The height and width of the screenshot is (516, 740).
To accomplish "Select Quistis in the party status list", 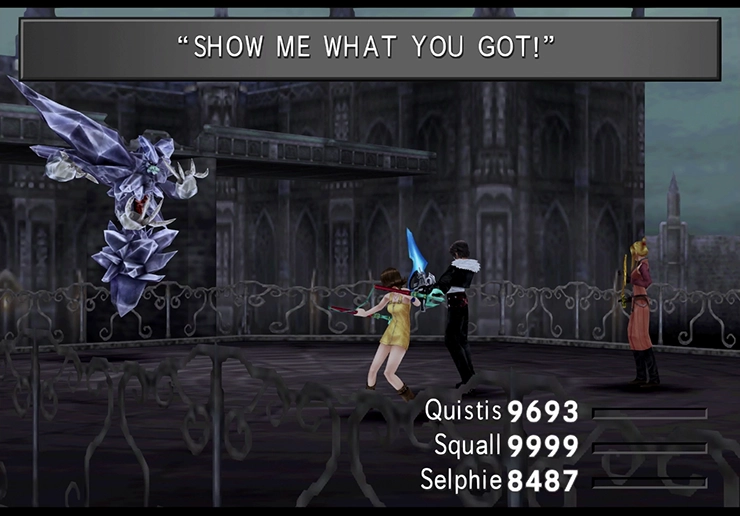I will [x=464, y=411].
